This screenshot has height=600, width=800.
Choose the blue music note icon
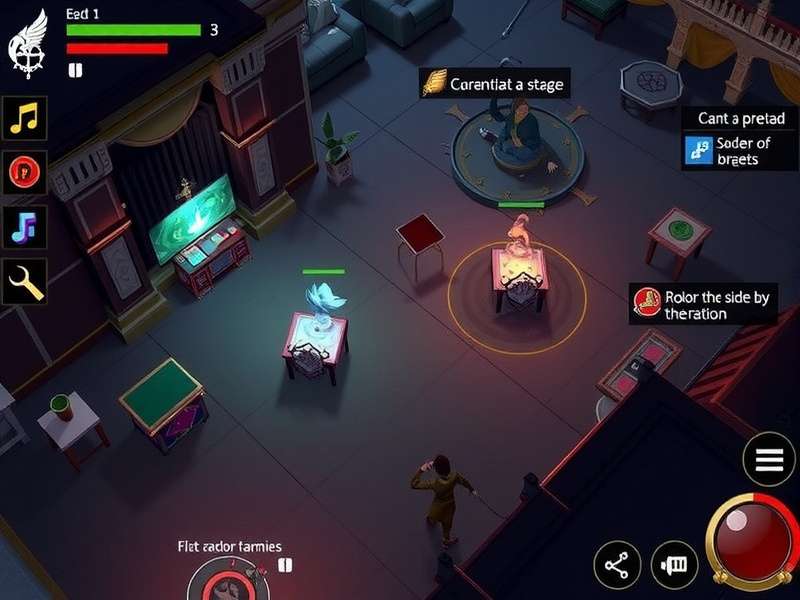25,227
